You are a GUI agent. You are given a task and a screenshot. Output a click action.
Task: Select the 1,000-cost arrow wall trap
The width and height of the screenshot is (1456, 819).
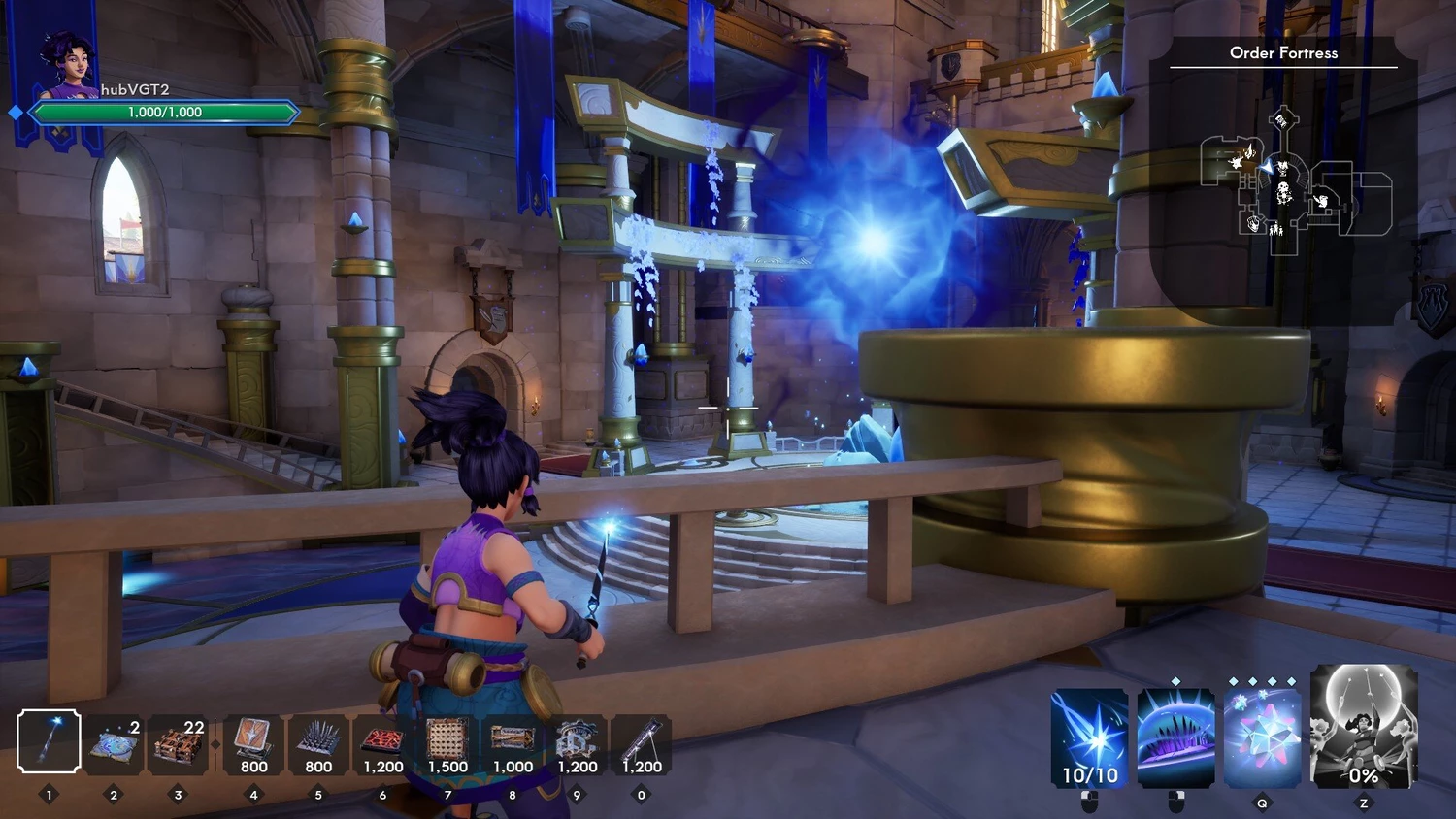513,745
